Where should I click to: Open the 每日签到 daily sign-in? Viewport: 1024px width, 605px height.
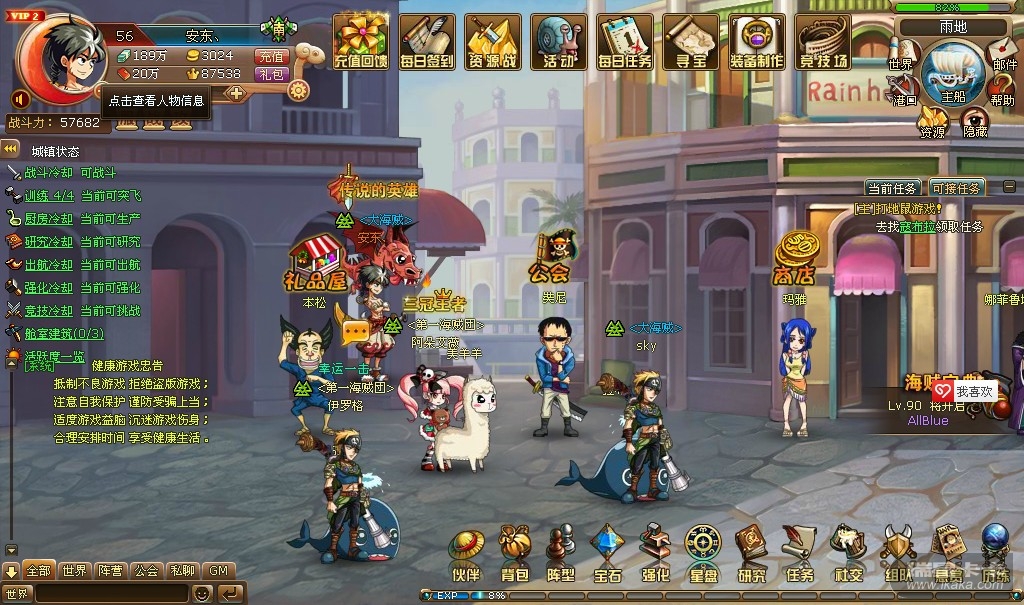point(427,41)
